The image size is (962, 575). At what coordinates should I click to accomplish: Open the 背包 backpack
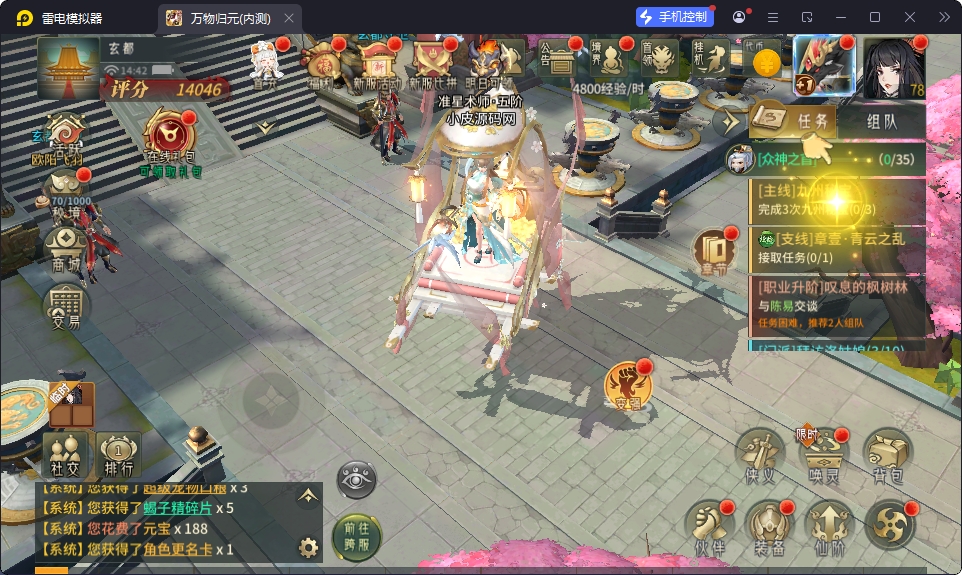point(887,454)
